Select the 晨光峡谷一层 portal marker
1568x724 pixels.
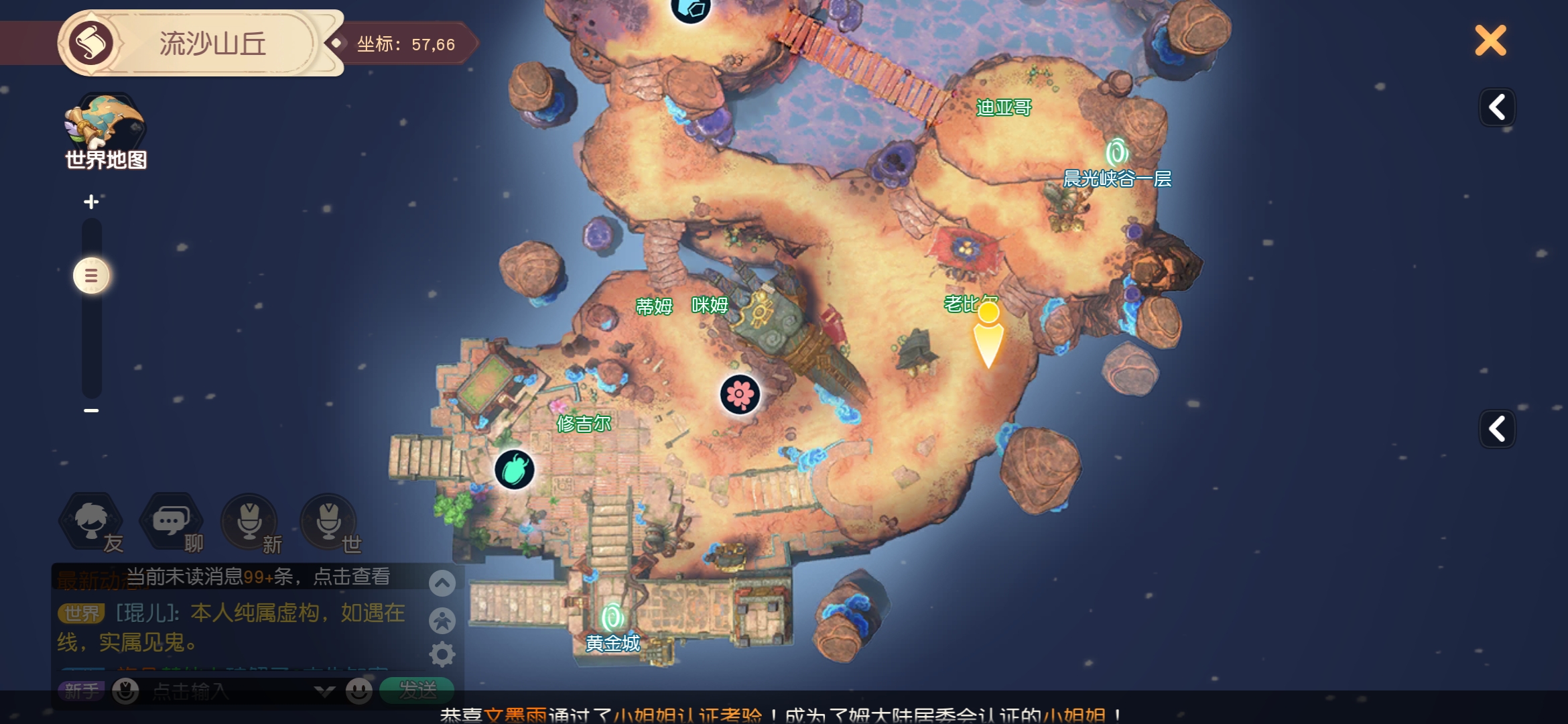pyautogui.click(x=1117, y=154)
